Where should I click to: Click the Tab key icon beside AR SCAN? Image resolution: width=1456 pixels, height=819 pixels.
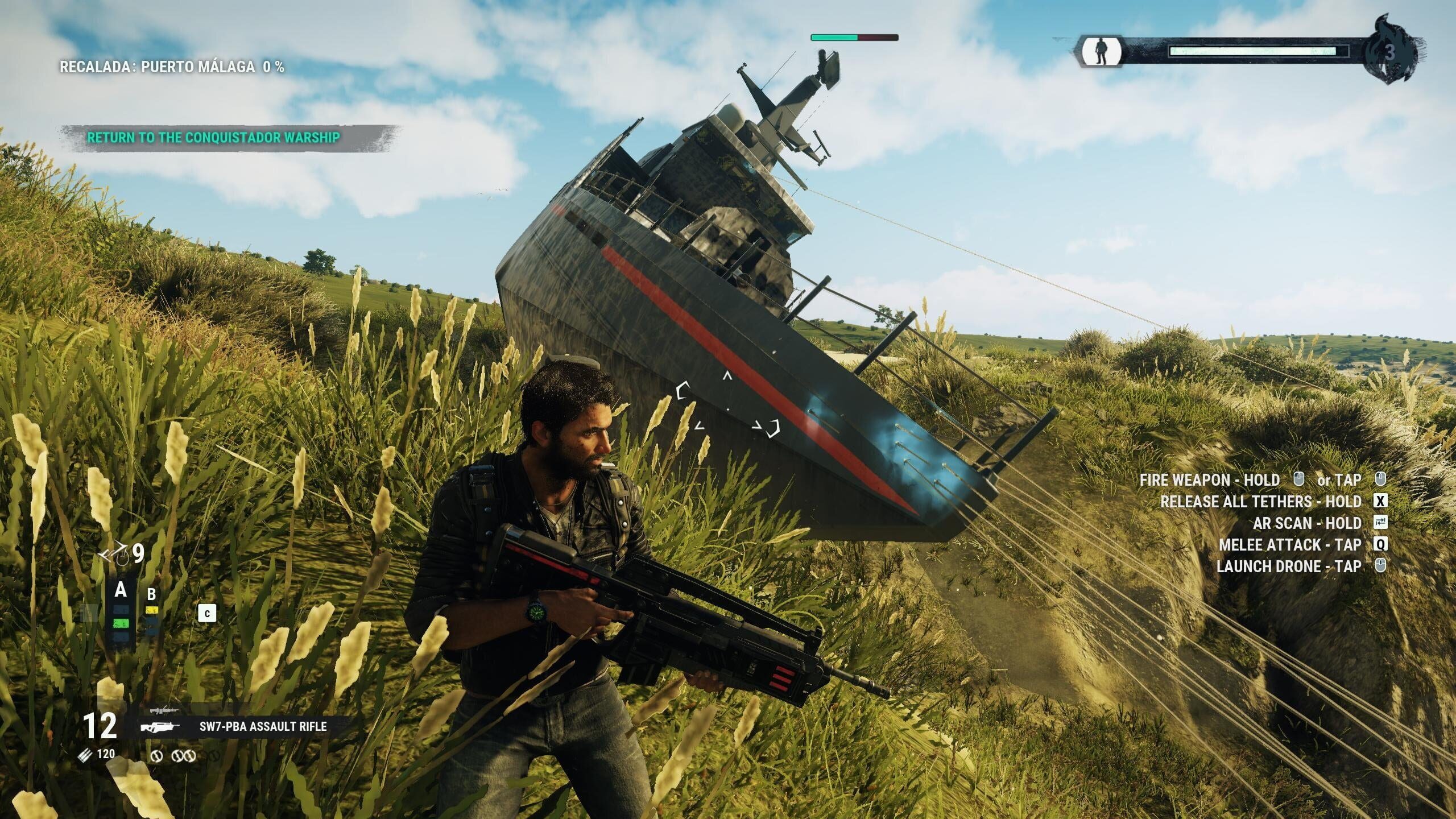pos(1381,522)
